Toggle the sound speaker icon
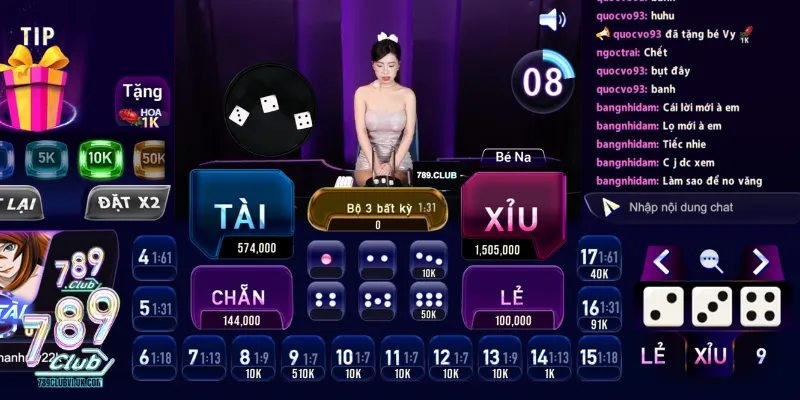 pyautogui.click(x=552, y=19)
